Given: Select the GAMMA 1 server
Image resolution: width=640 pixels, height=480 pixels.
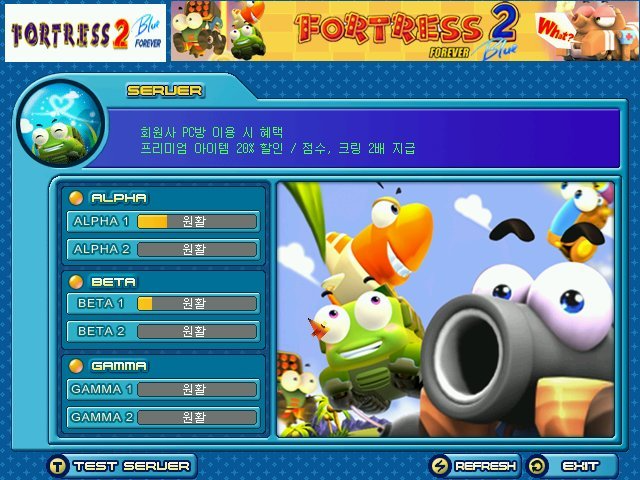Looking at the screenshot, I should [163, 388].
